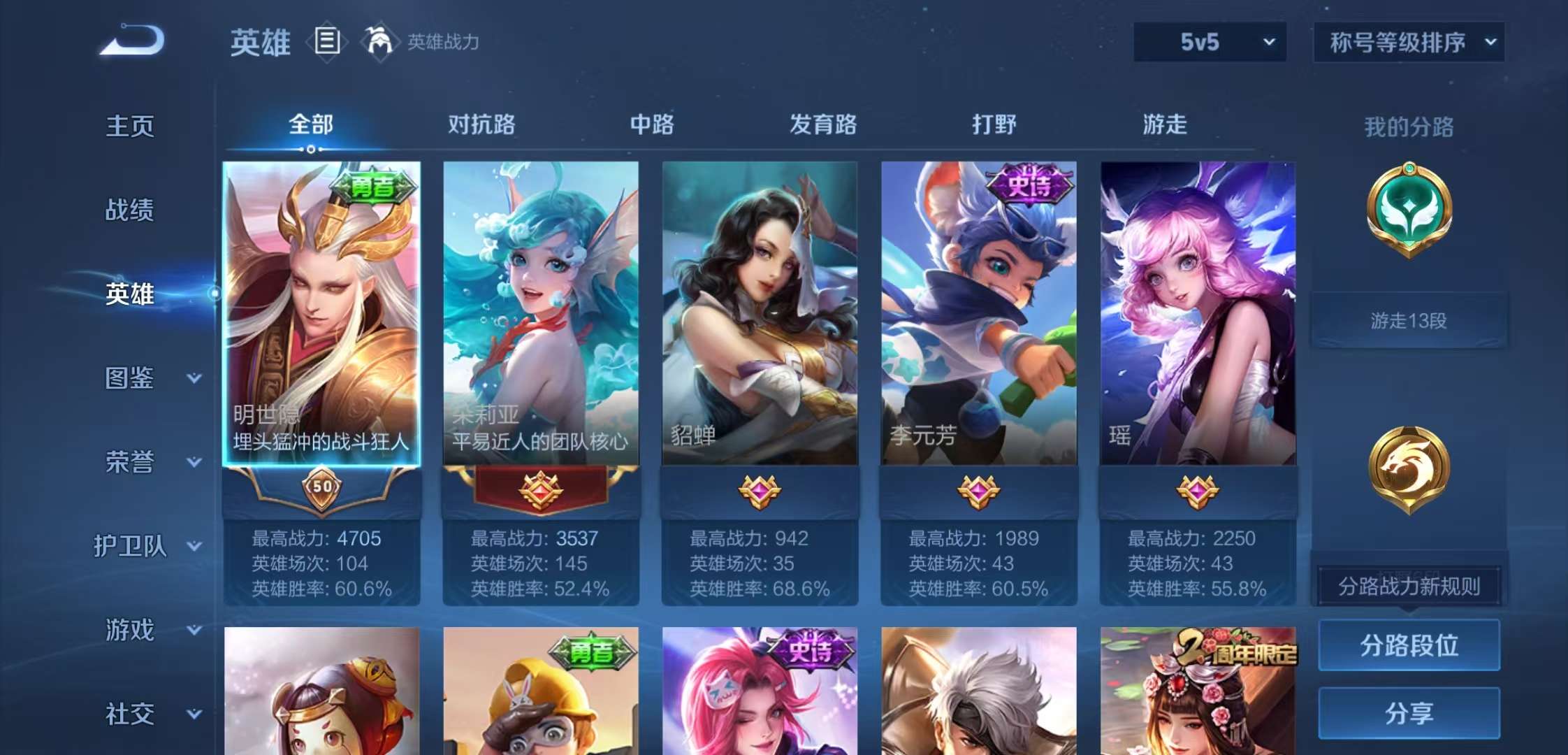Open the 称号等级排序 sorting dropdown
This screenshot has width=1568, height=755.
(1408, 42)
